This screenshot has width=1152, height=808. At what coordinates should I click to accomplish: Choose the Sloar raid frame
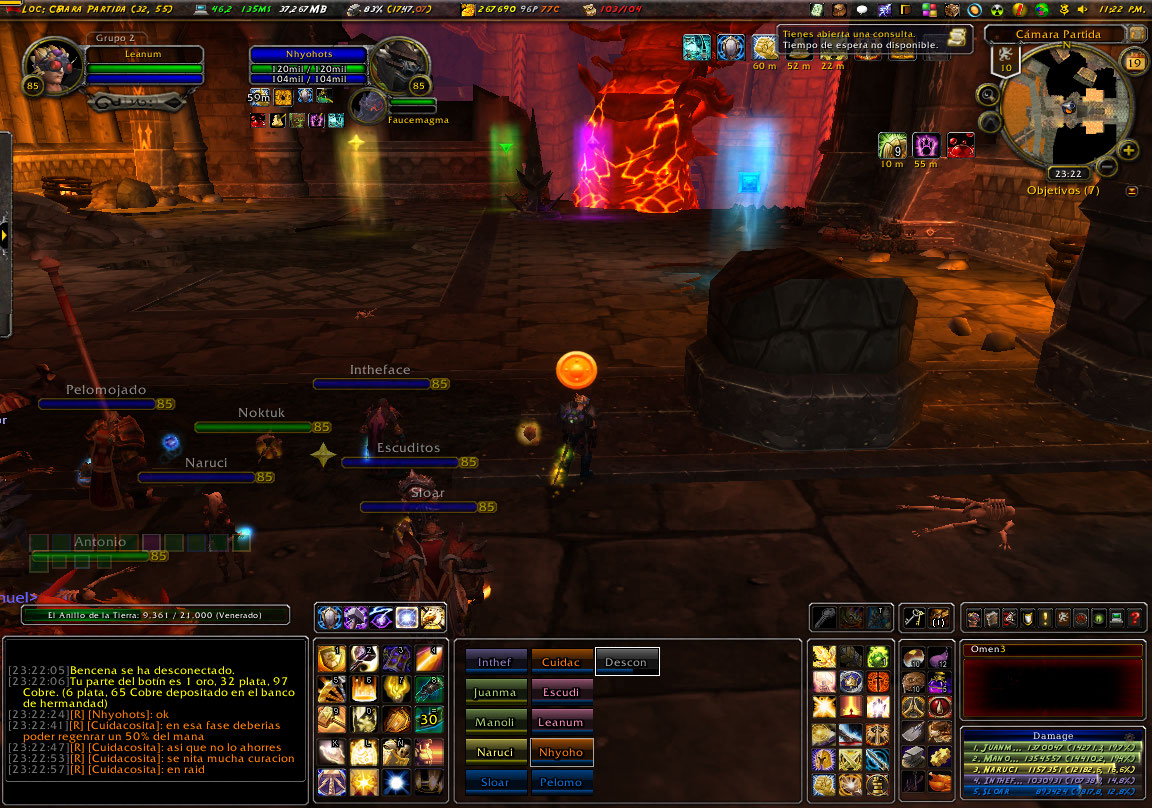point(495,781)
